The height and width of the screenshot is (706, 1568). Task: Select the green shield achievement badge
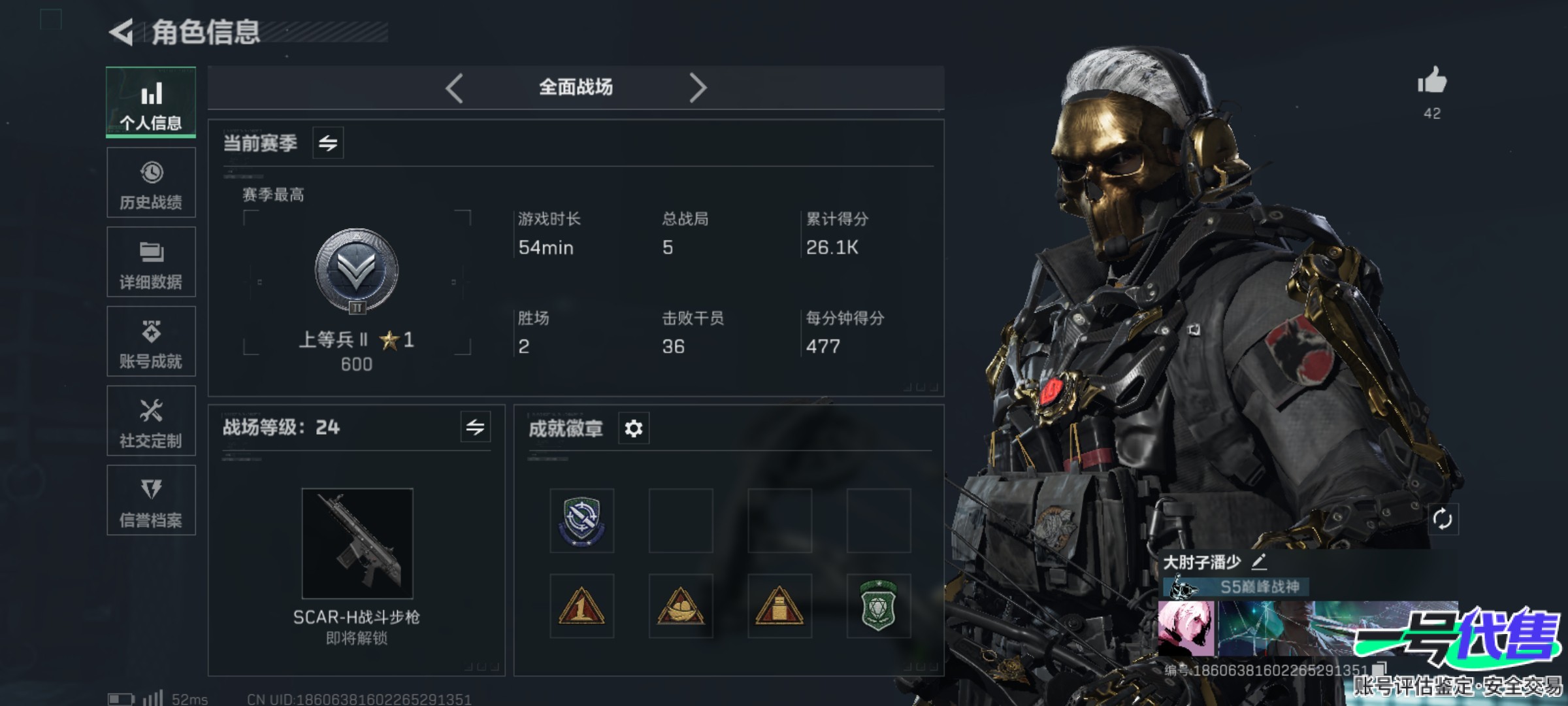pyautogui.click(x=878, y=606)
